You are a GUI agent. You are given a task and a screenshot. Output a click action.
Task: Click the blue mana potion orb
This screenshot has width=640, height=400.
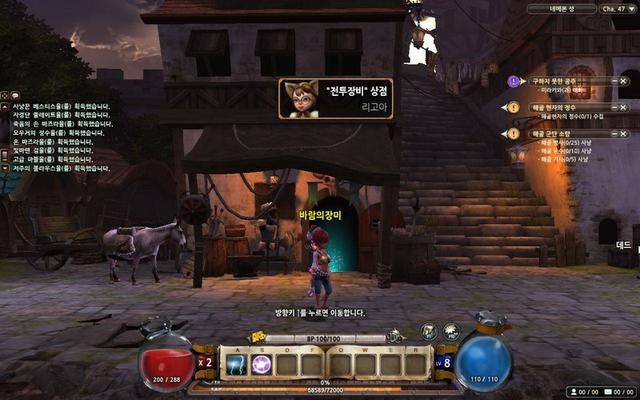point(483,362)
